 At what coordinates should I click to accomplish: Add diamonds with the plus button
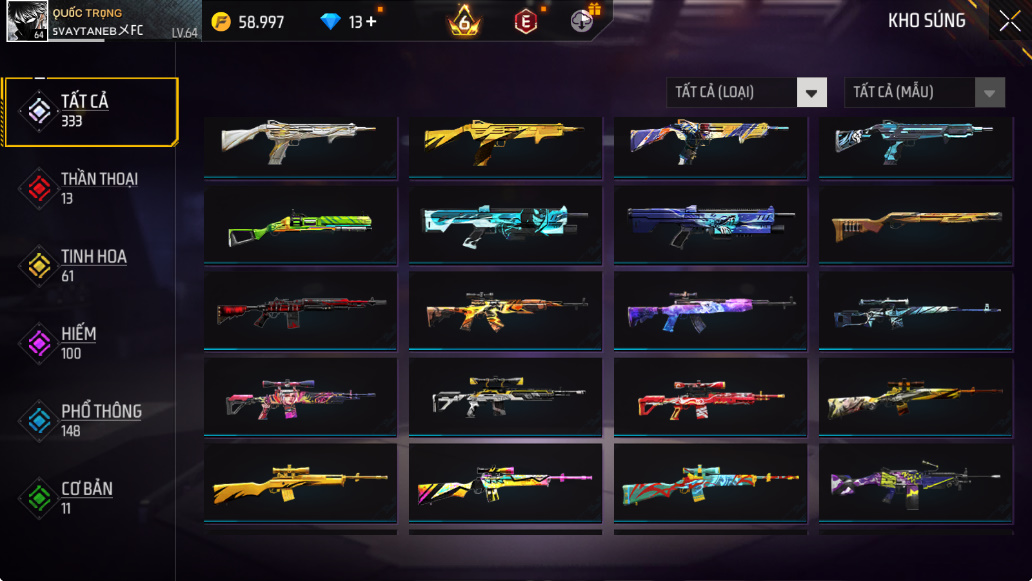tap(371, 22)
